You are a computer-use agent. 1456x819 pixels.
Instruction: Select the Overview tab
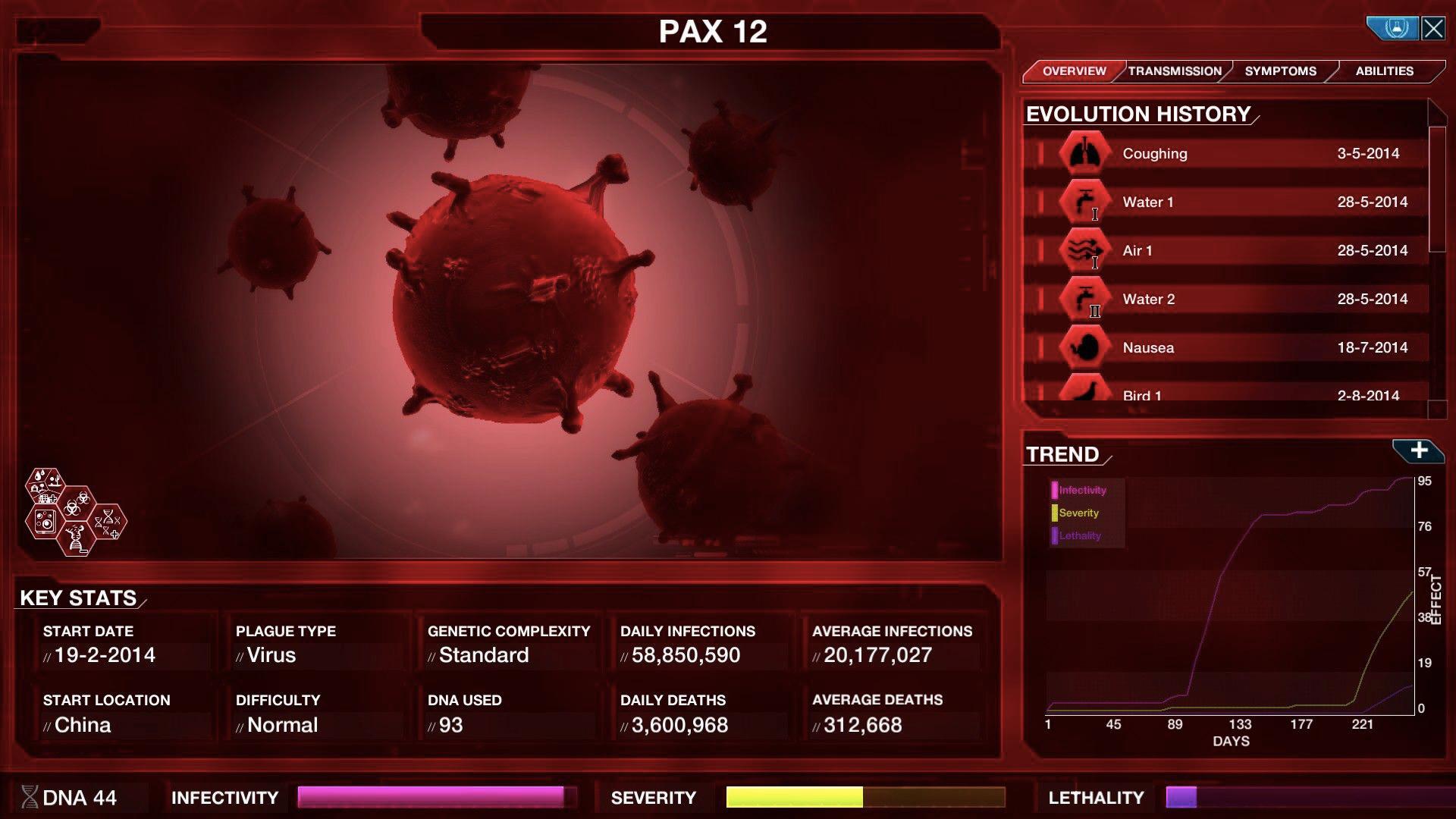pyautogui.click(x=1074, y=71)
